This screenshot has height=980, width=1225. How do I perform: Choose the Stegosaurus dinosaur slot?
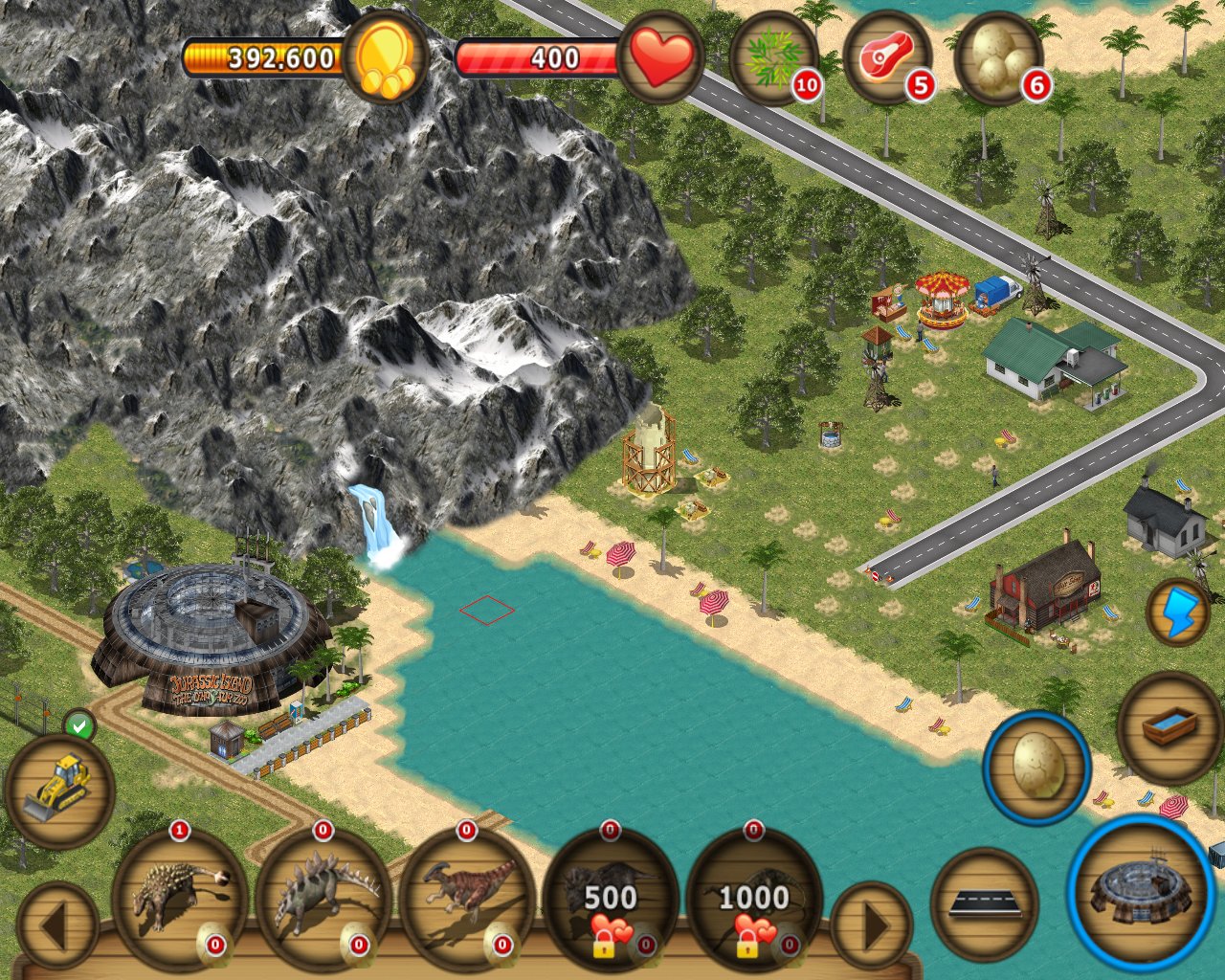(x=323, y=897)
